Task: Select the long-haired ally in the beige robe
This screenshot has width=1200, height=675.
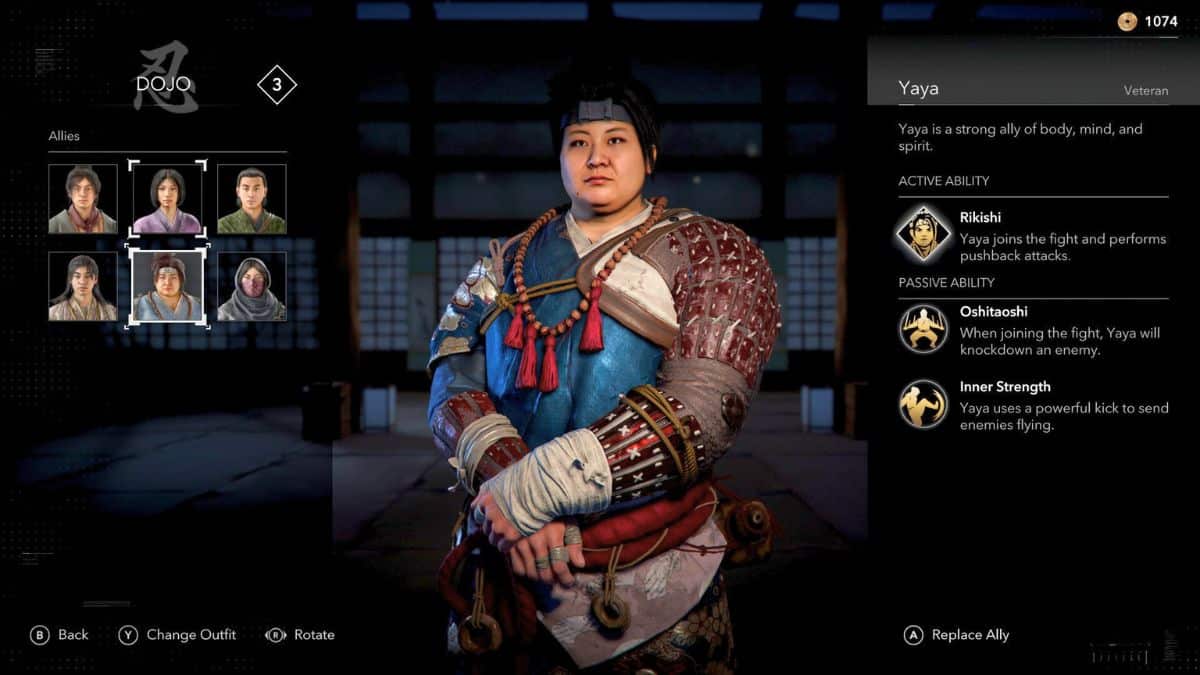Action: [x=83, y=286]
